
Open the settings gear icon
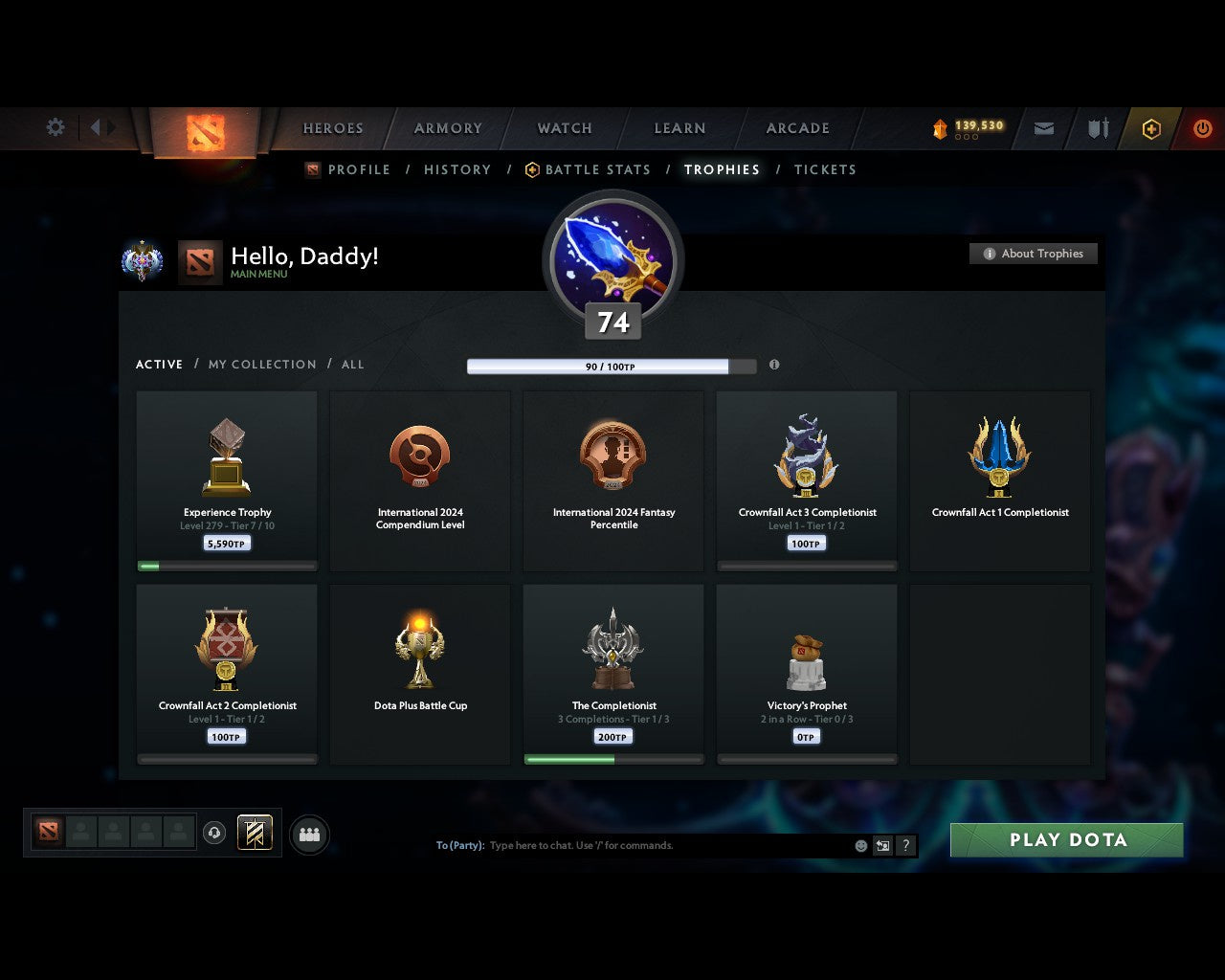coord(55,126)
